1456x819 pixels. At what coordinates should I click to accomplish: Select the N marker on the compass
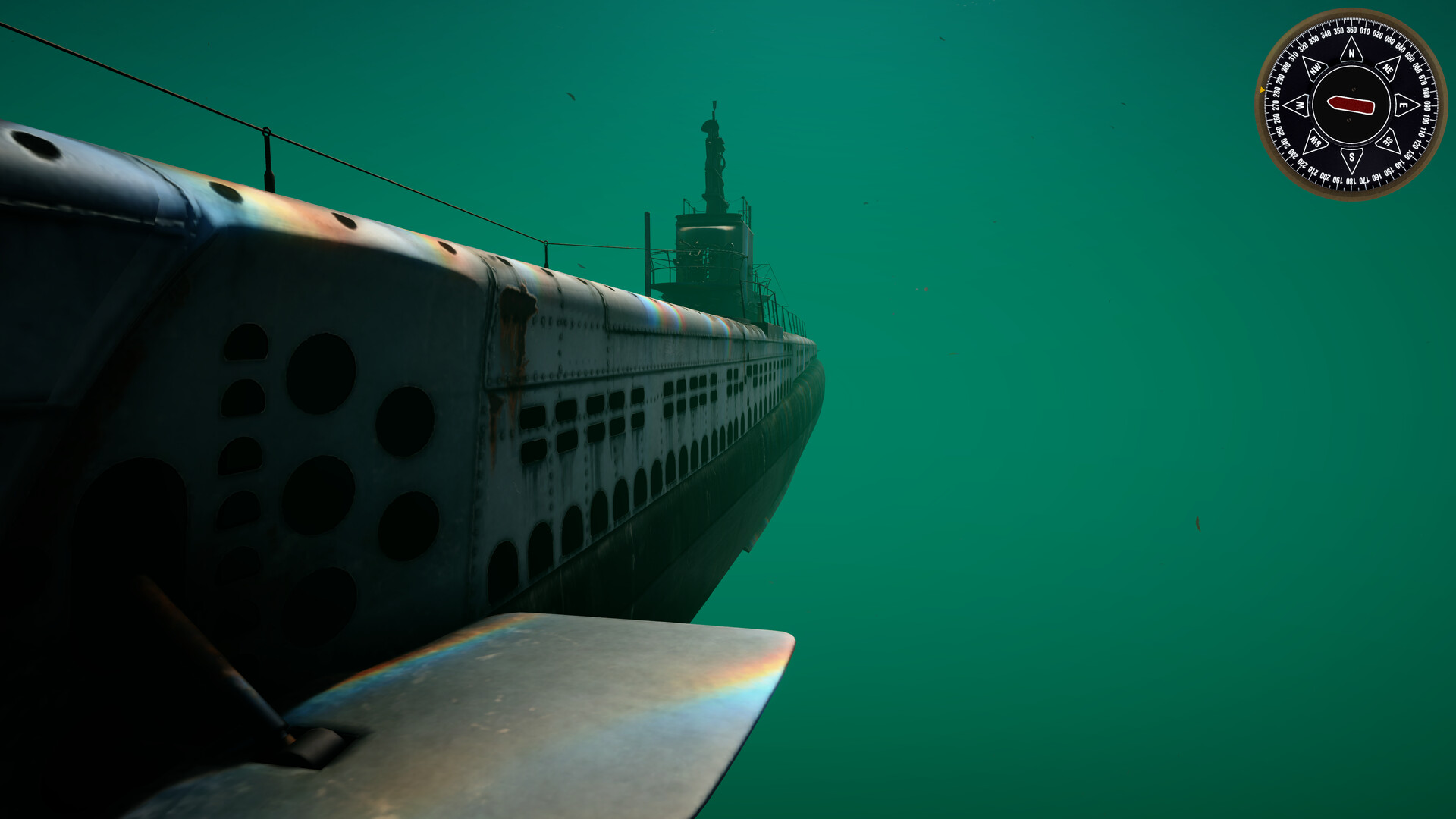pos(1352,53)
